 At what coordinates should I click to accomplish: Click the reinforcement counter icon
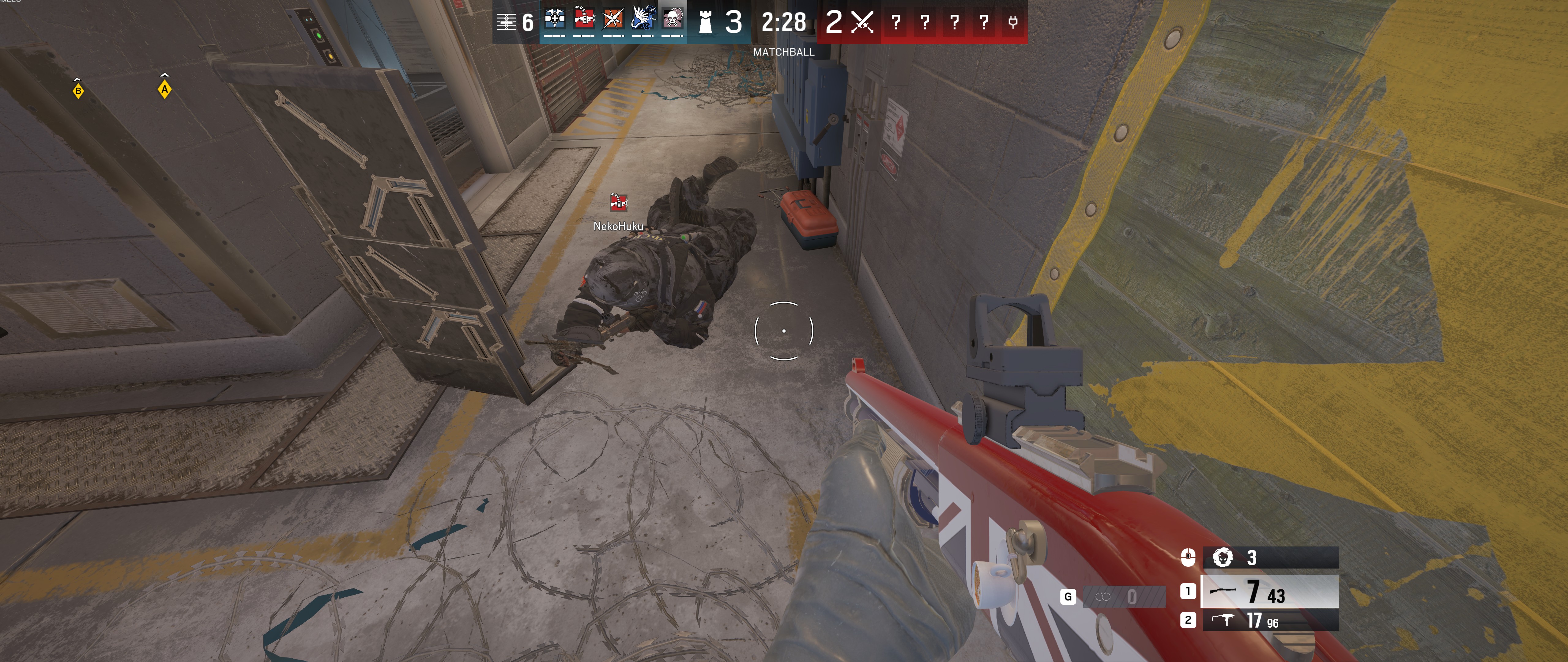[x=507, y=23]
